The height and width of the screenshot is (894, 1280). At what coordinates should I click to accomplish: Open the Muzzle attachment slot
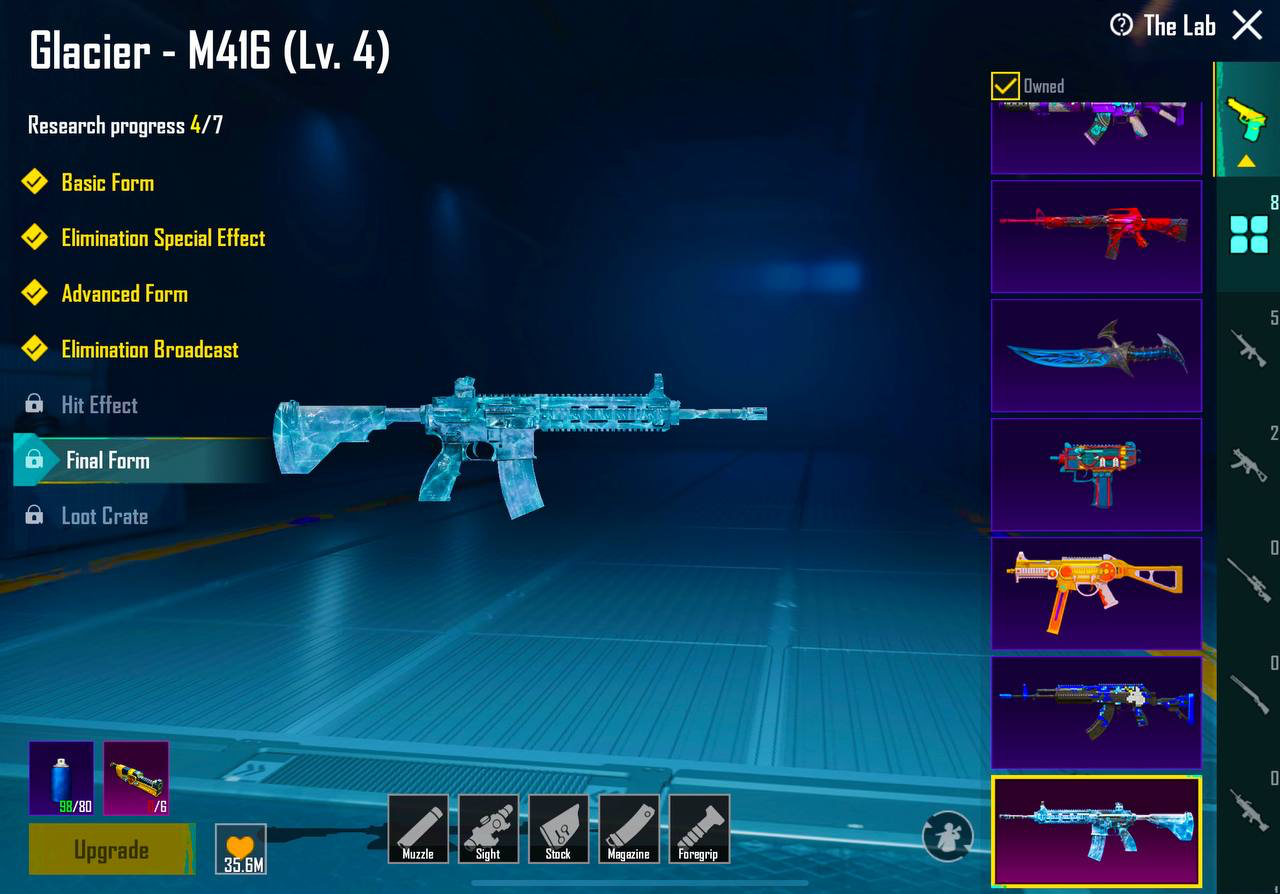pos(418,828)
